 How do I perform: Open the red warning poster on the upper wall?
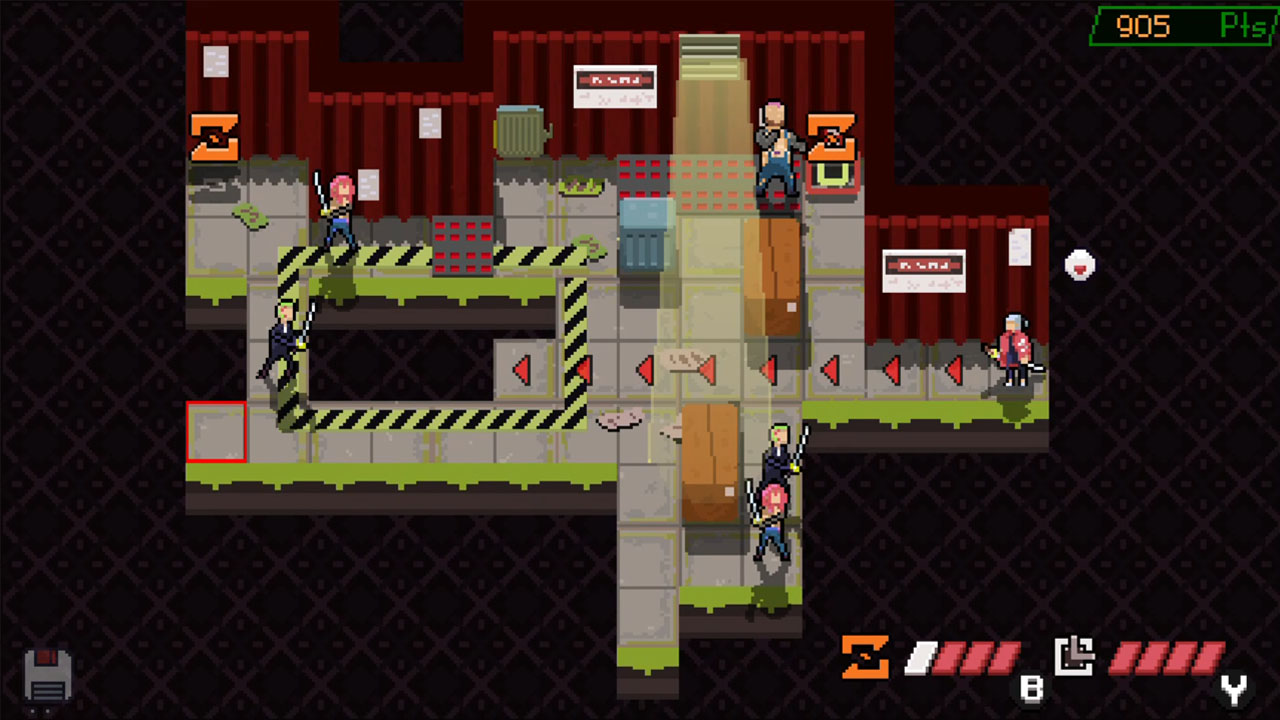click(x=614, y=85)
